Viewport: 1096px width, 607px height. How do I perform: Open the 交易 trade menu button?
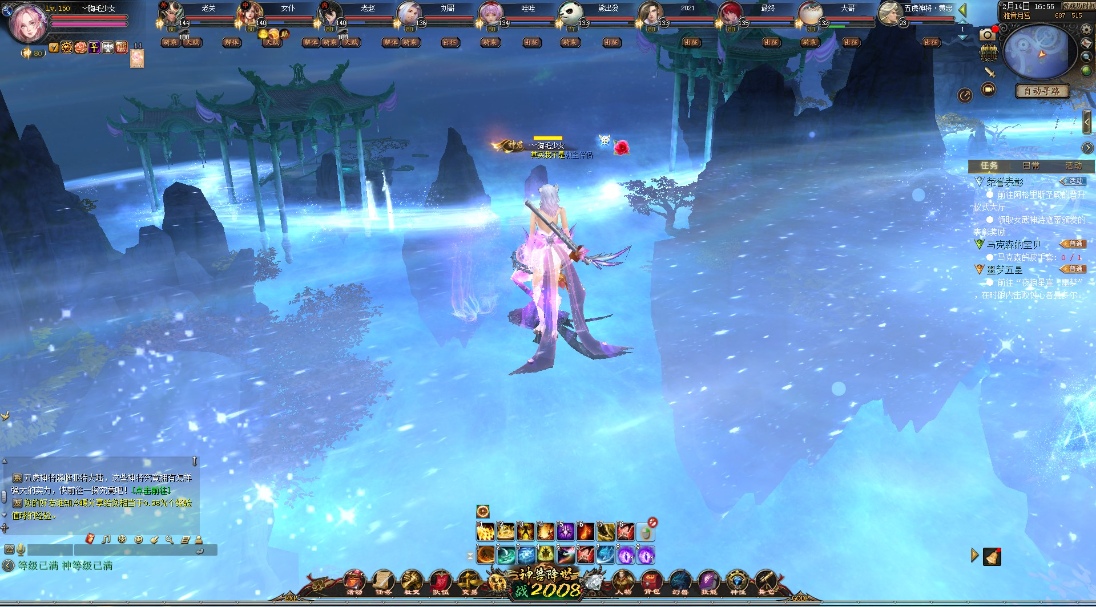[x=469, y=580]
